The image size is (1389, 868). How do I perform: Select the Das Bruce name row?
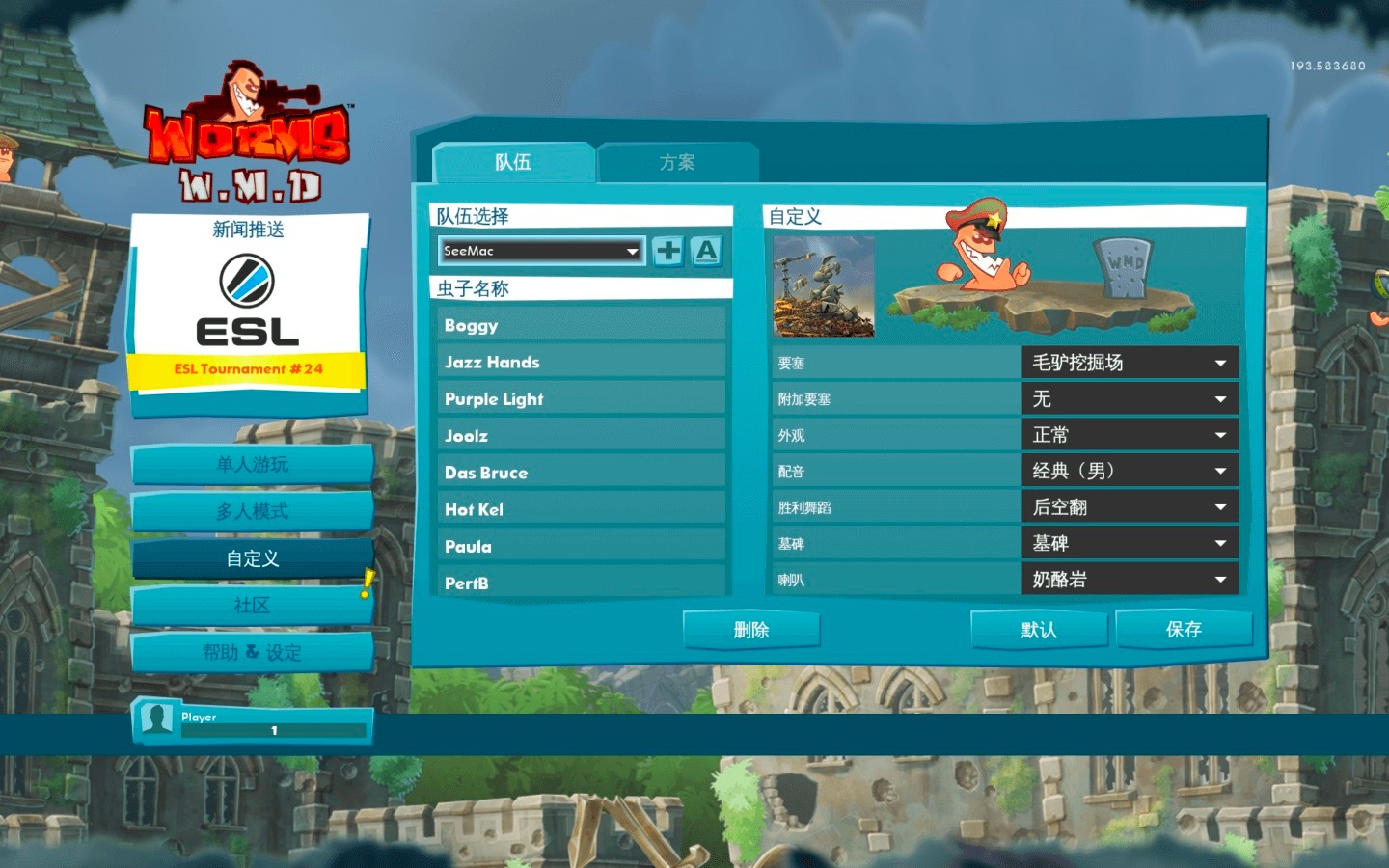click(581, 473)
